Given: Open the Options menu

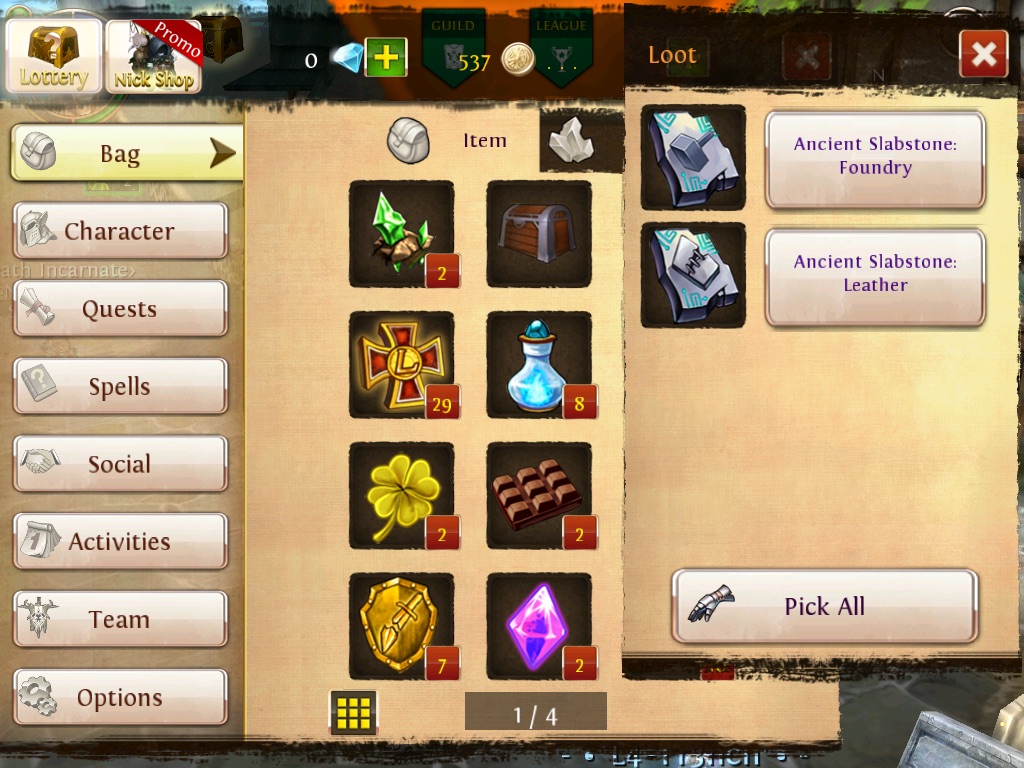Looking at the screenshot, I should [x=120, y=698].
